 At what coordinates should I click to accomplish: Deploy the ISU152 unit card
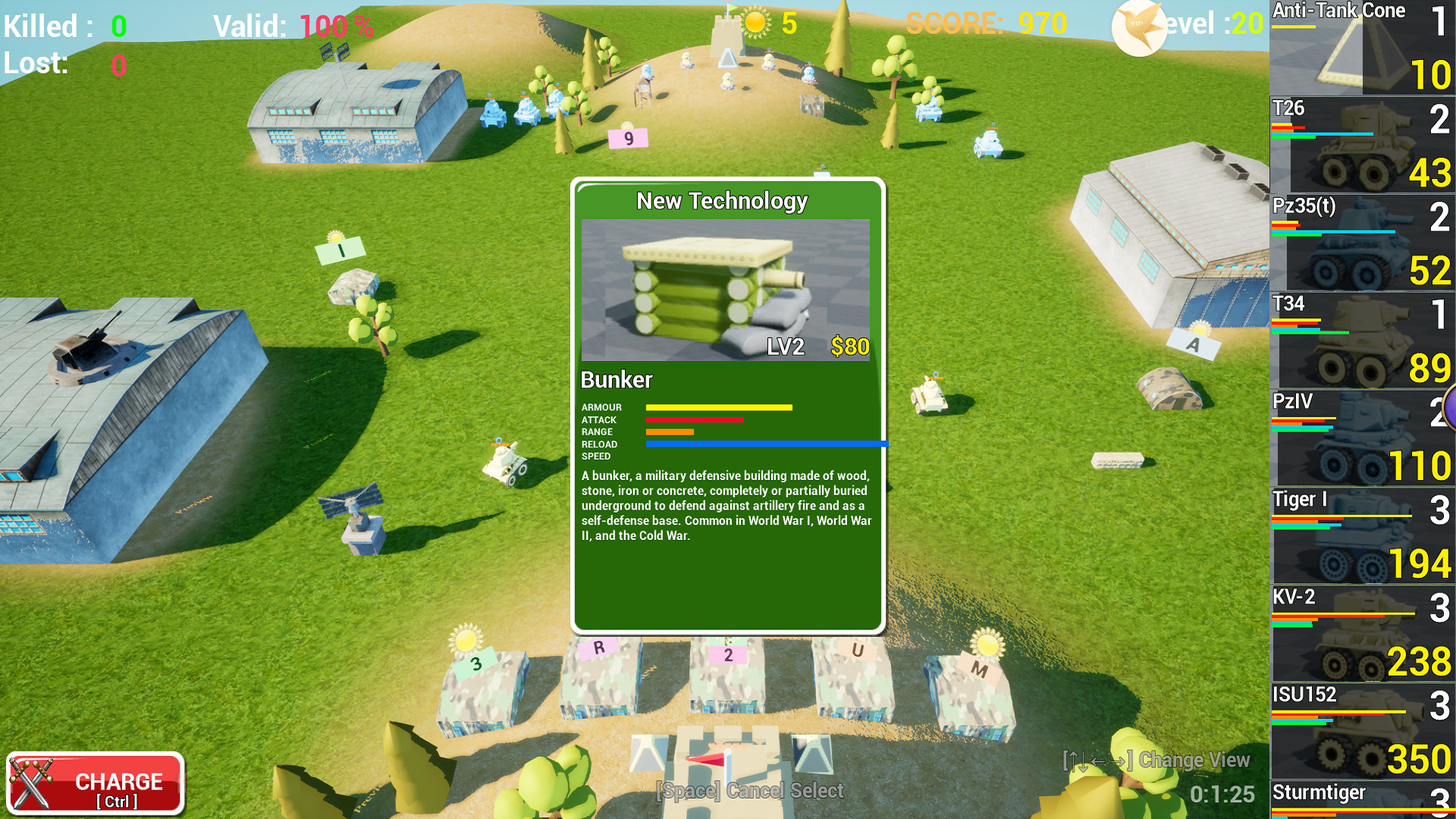click(1361, 730)
